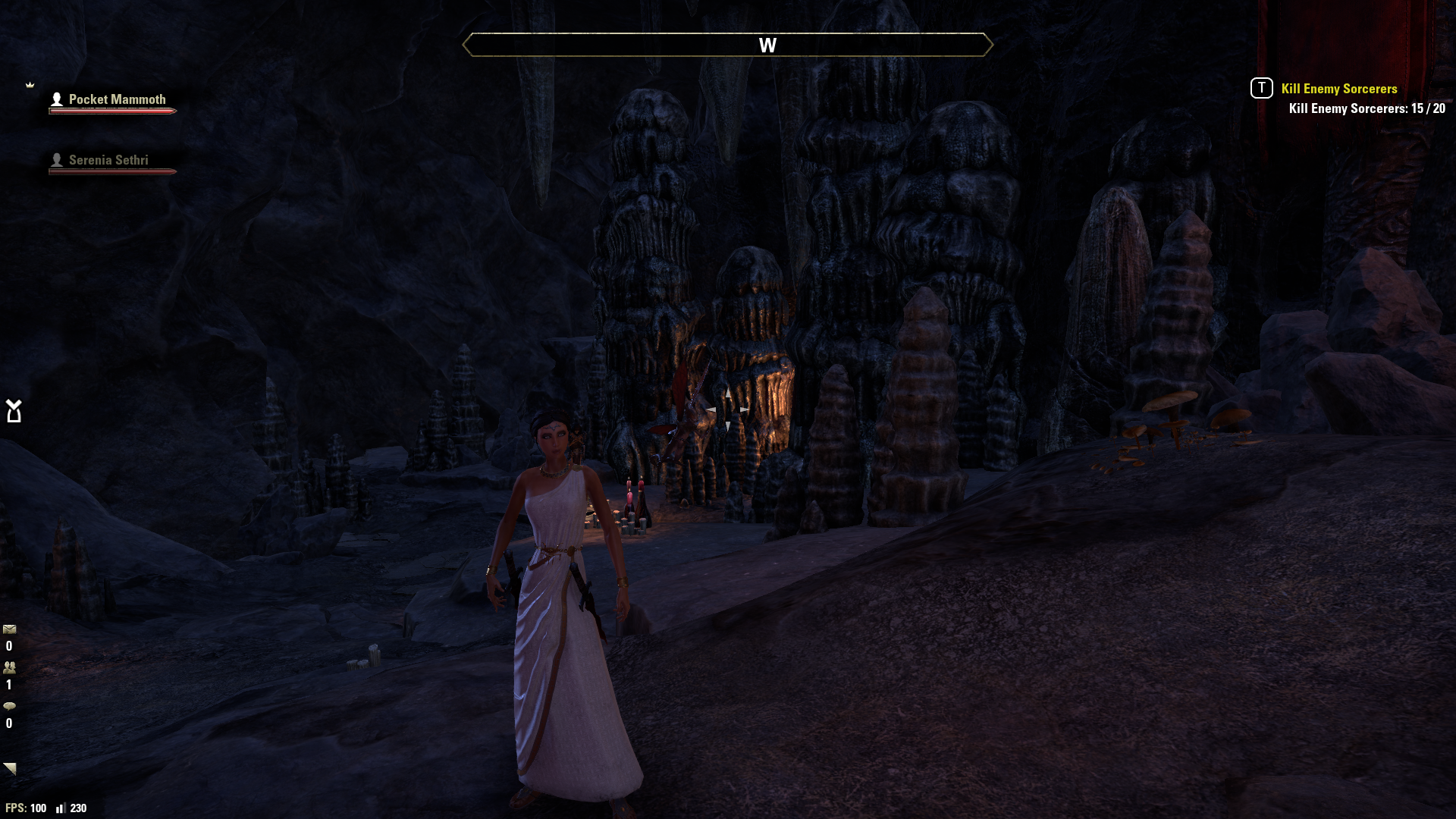Expand the minimized chat window arrow
The width and height of the screenshot is (1456, 819).
[x=10, y=768]
